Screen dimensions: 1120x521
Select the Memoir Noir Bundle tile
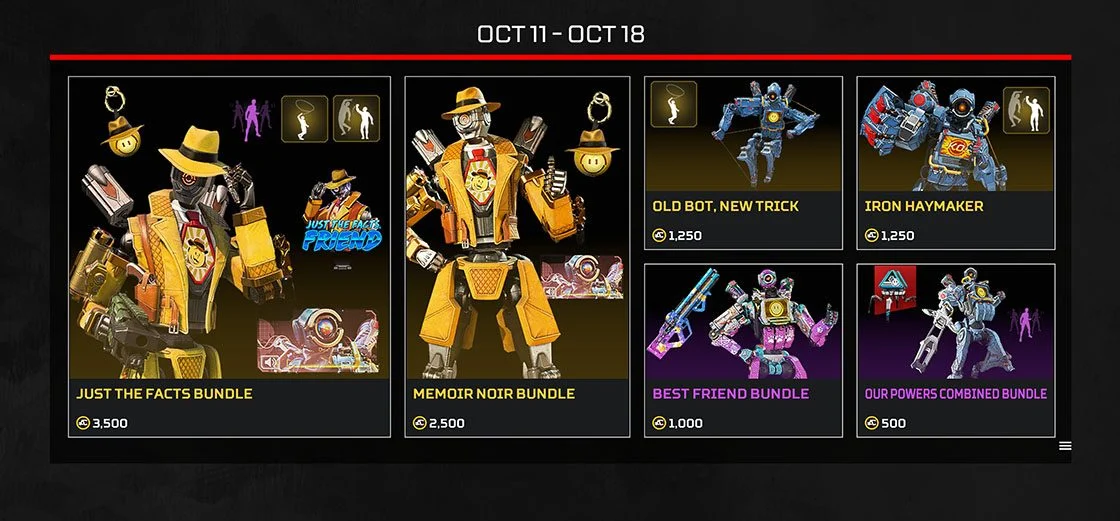[x=517, y=256]
